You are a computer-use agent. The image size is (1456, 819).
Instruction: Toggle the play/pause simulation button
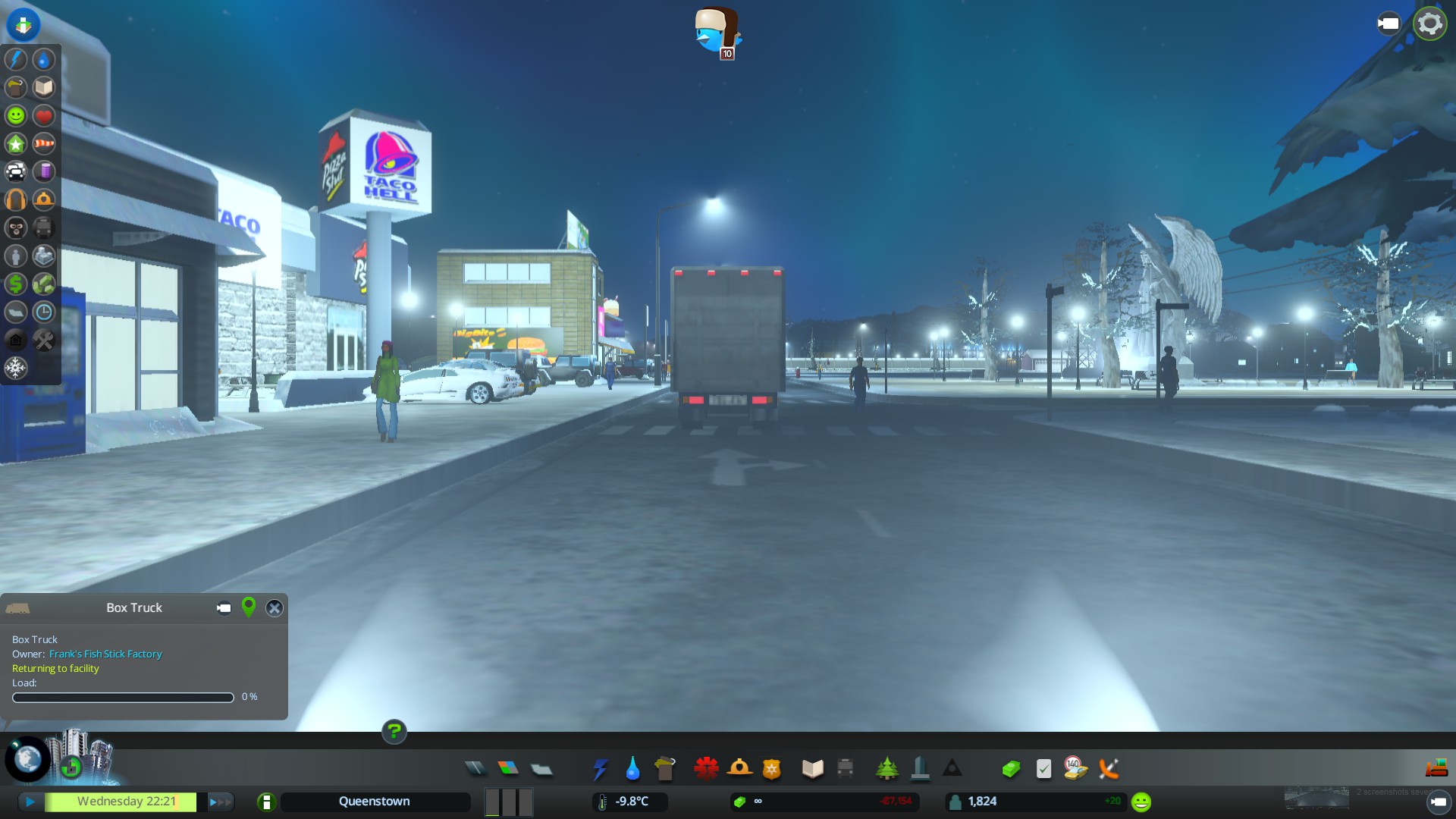point(30,802)
